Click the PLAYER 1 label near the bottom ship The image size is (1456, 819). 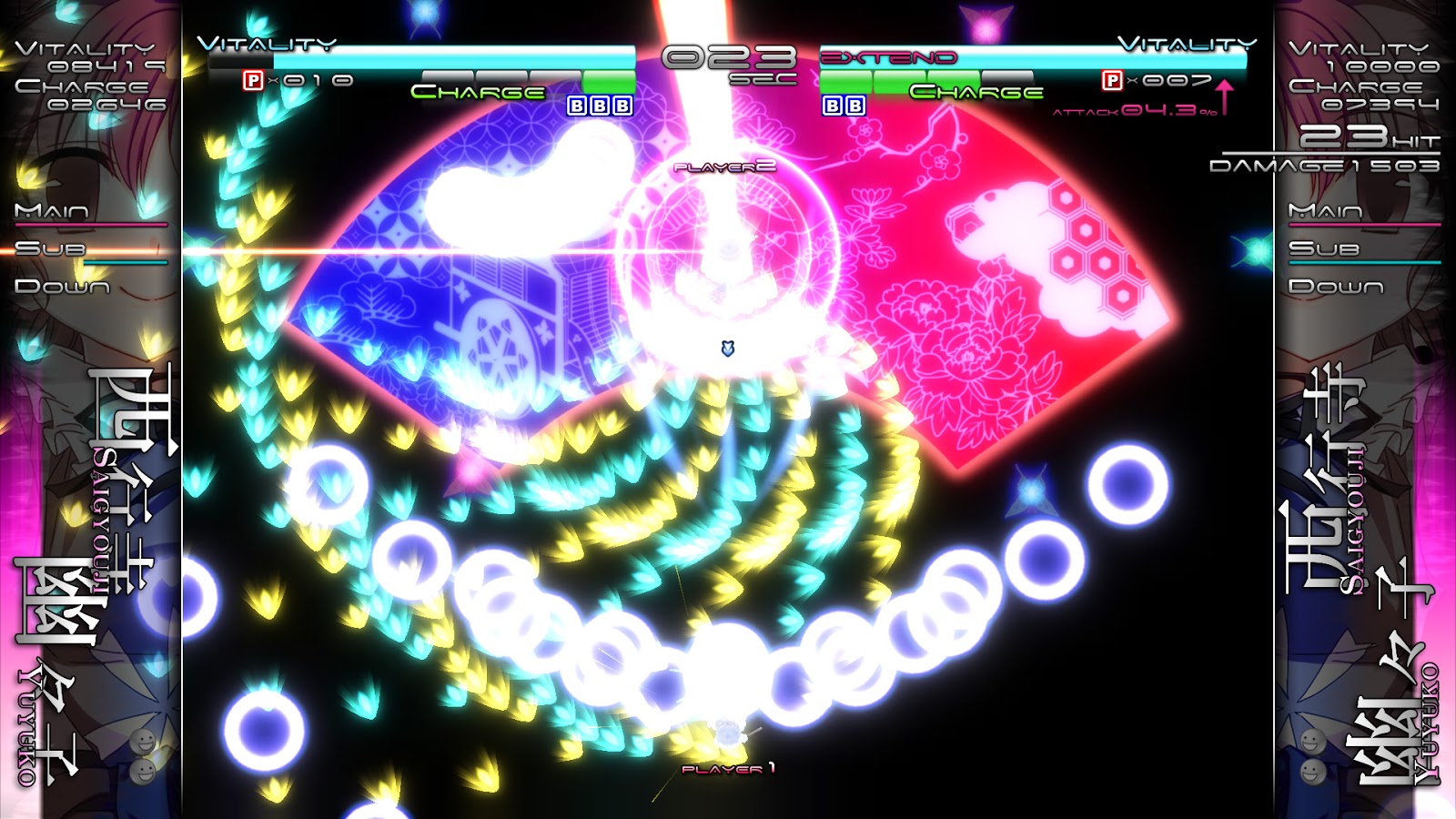coord(728,769)
